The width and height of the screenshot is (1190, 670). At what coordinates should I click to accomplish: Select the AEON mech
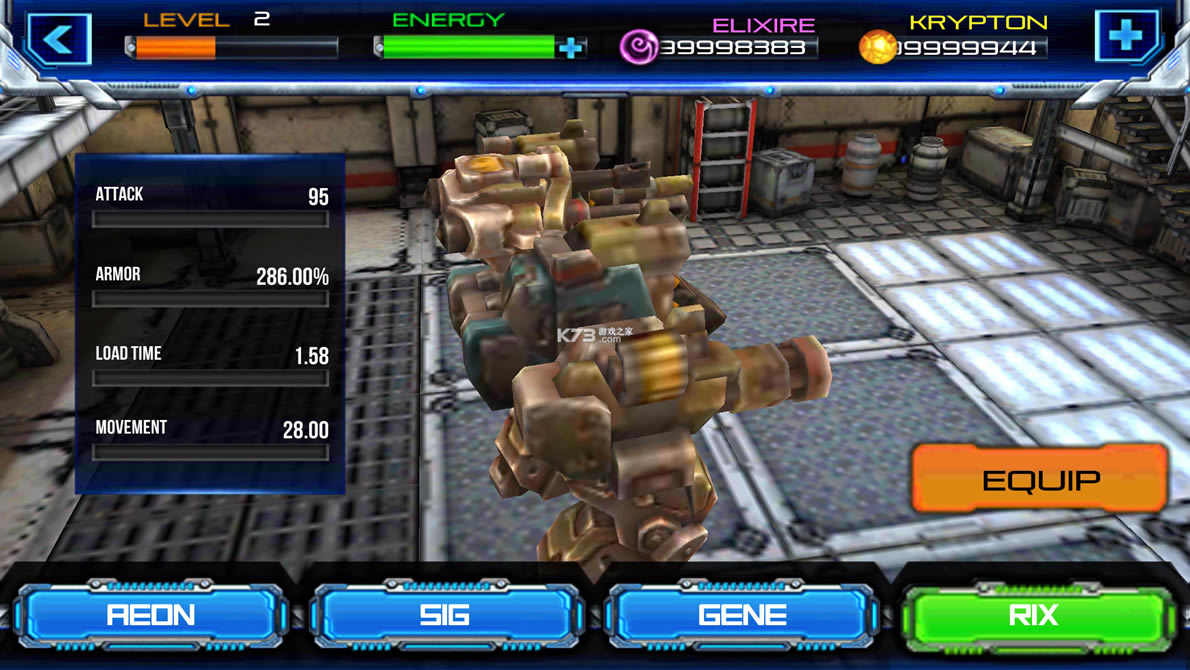click(151, 614)
